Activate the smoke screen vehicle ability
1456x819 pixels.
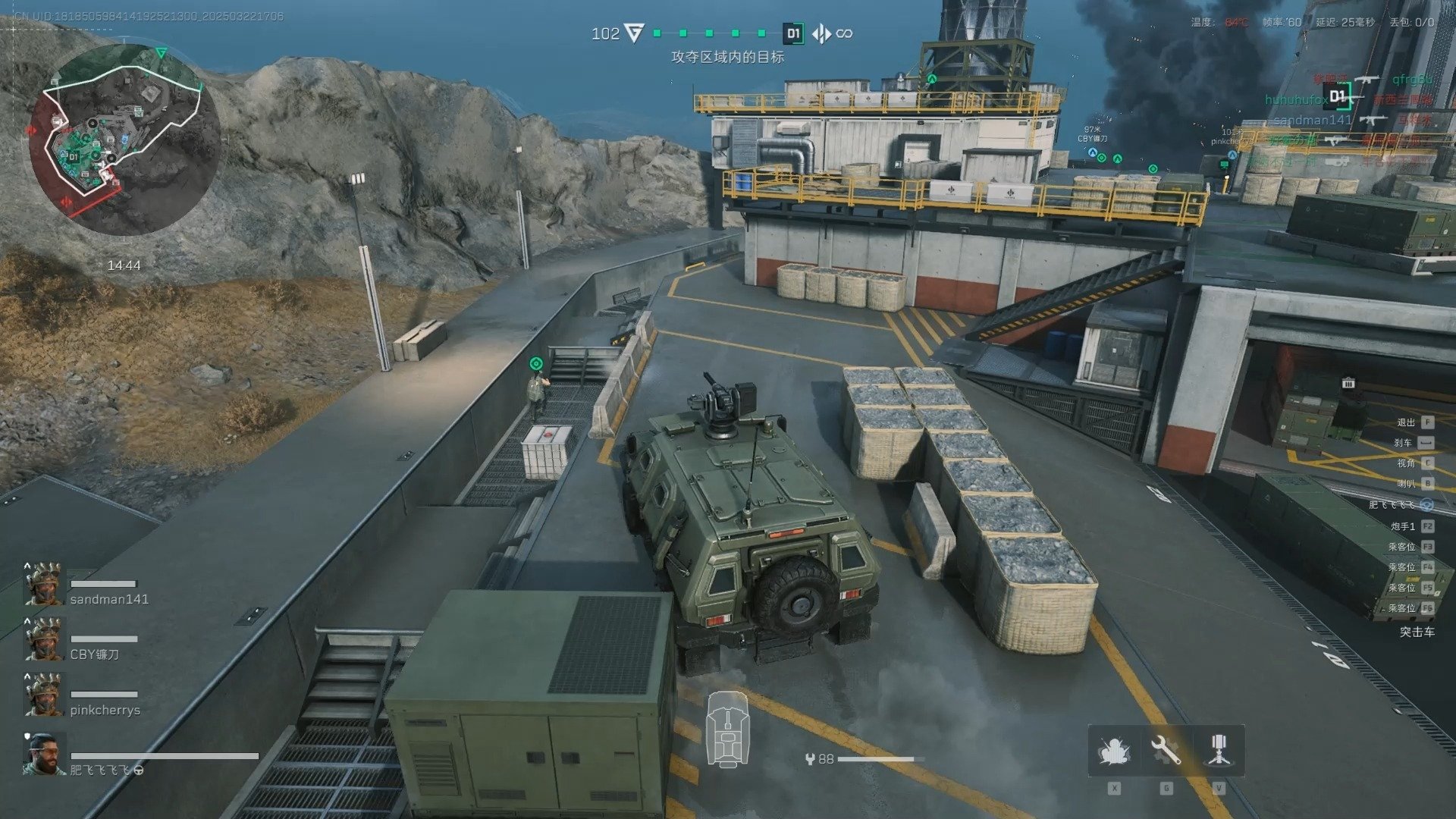tap(1114, 751)
